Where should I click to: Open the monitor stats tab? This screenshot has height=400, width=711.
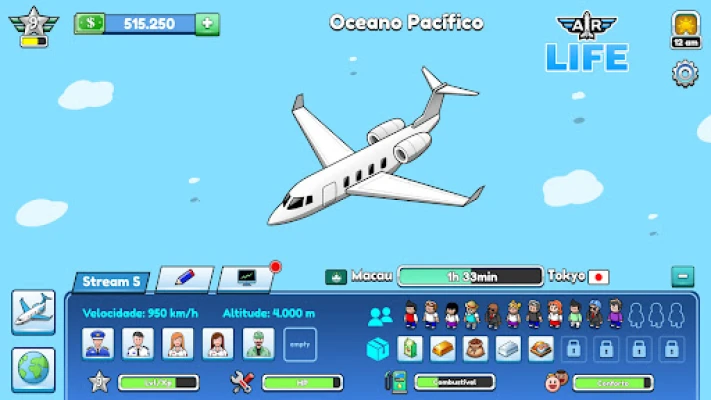pos(245,279)
